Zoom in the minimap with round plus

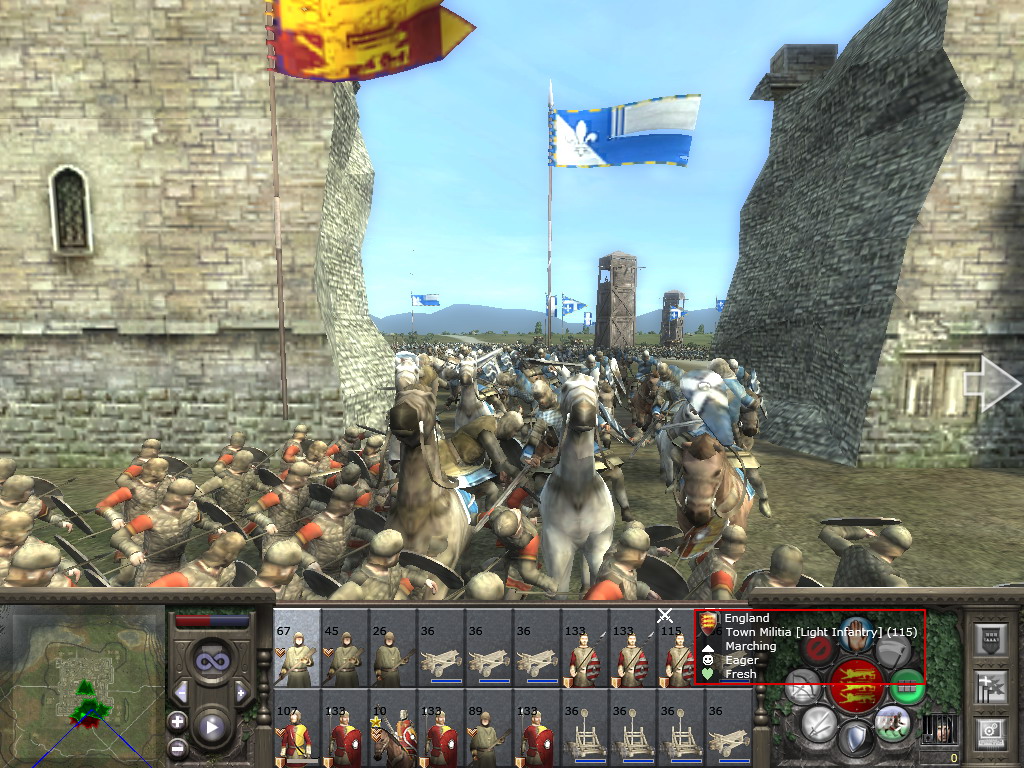[x=177, y=721]
